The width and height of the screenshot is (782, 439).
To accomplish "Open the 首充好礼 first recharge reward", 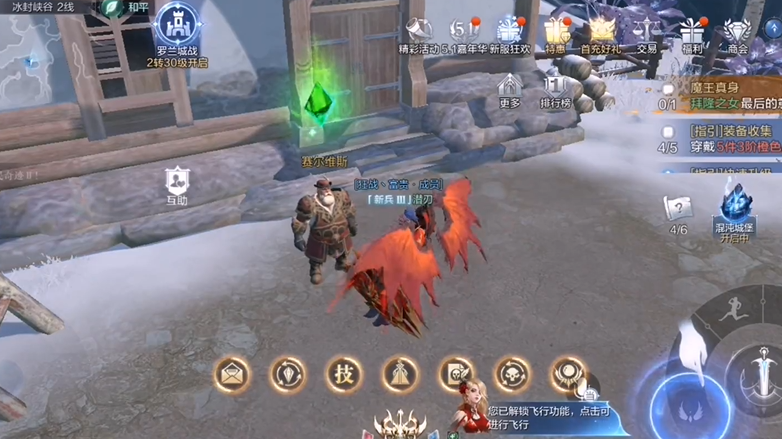I will (x=601, y=32).
